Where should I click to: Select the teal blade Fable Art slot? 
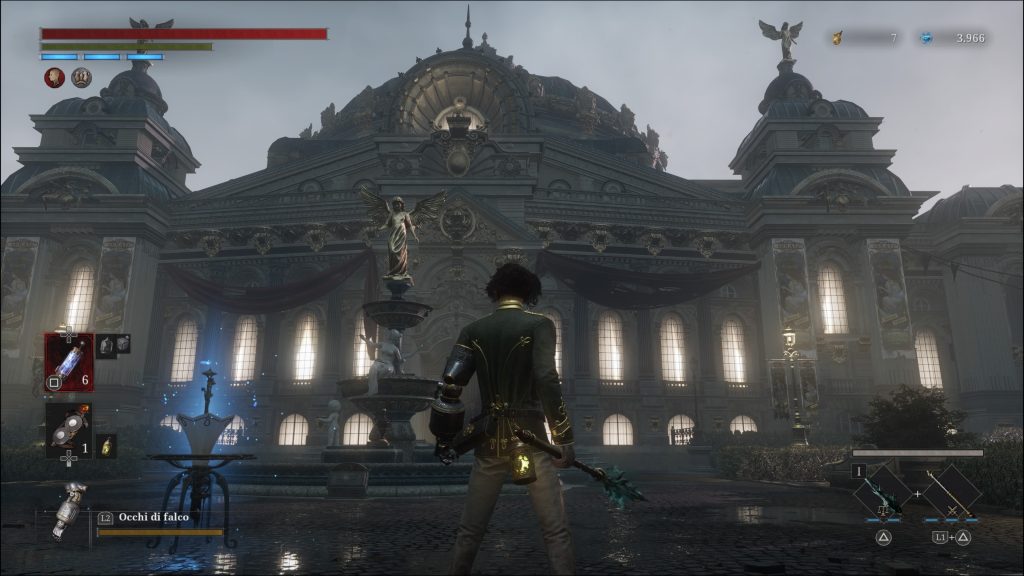click(x=884, y=492)
